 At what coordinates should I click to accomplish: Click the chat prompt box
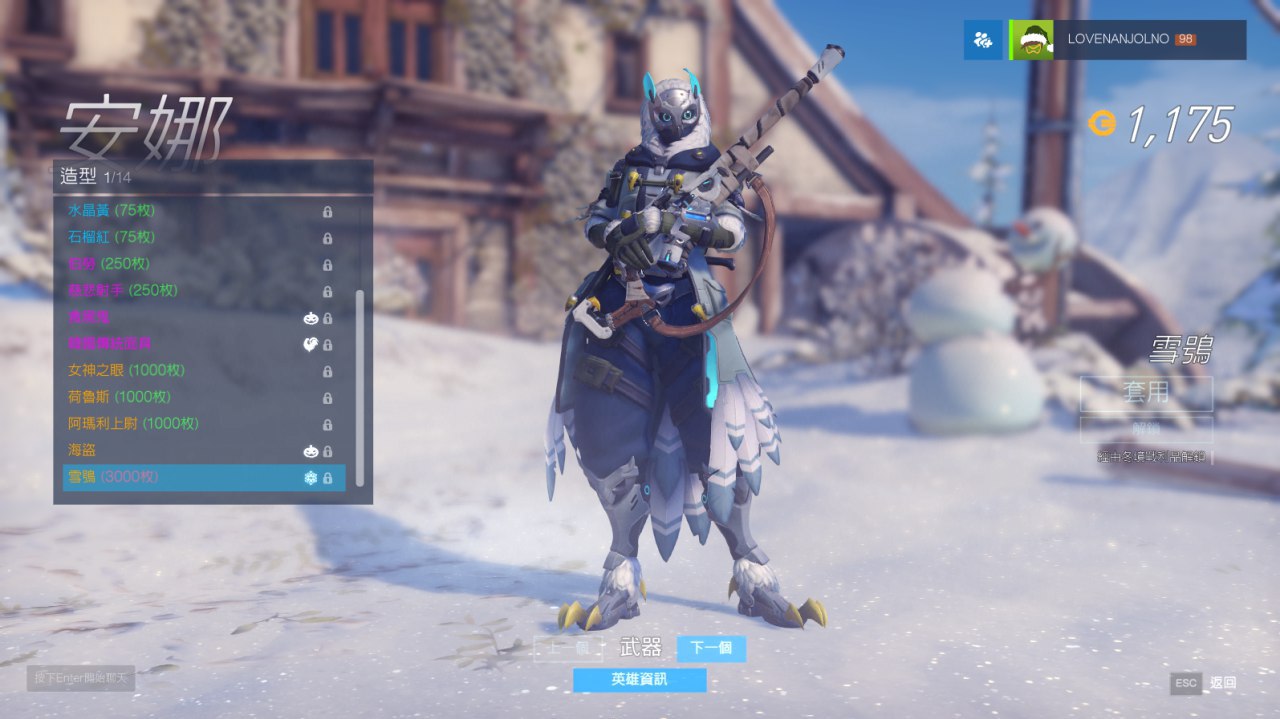point(81,679)
